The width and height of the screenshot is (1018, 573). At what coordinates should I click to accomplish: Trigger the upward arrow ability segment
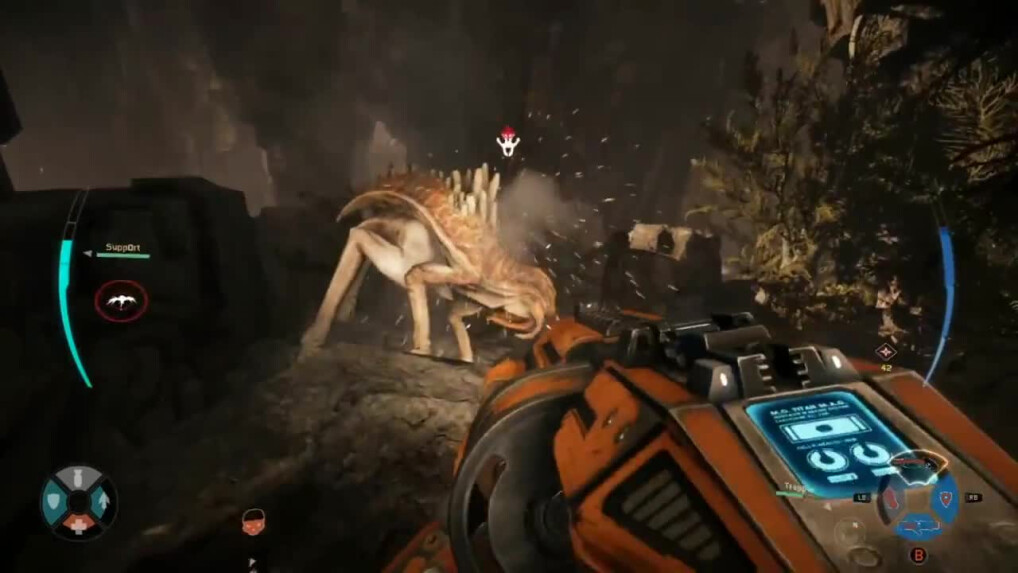[x=102, y=501]
